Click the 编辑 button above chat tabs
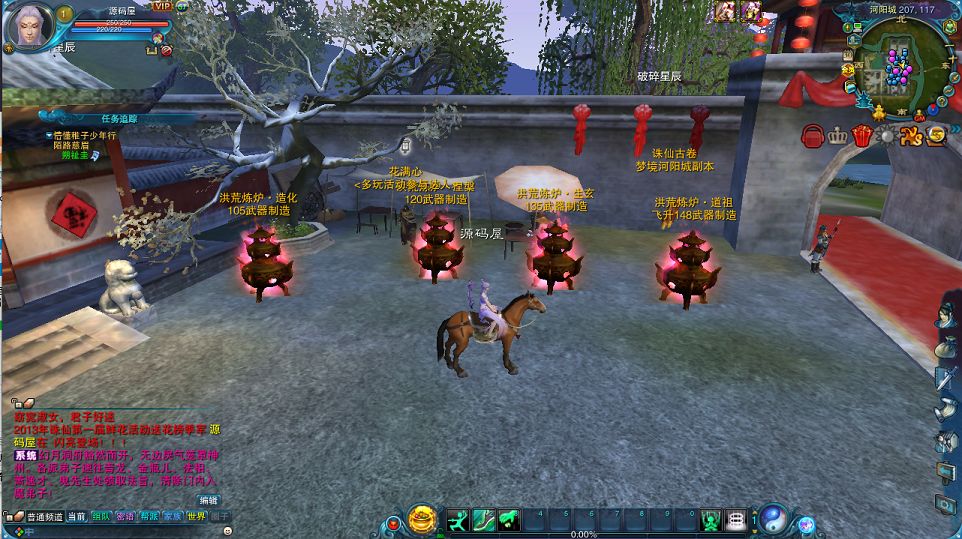 click(x=208, y=500)
